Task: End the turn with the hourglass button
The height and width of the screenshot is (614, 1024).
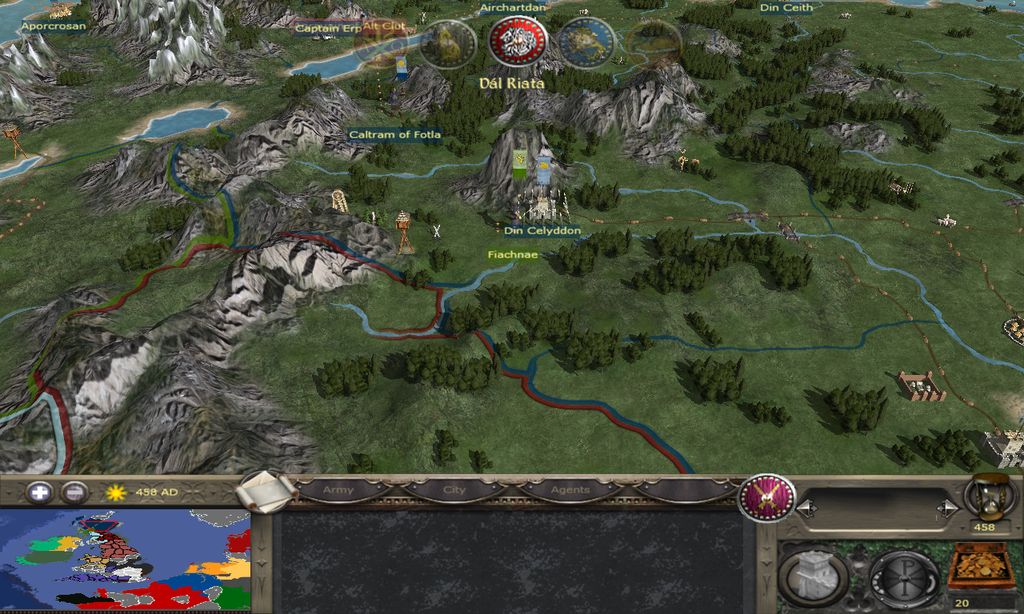Action: click(x=989, y=495)
